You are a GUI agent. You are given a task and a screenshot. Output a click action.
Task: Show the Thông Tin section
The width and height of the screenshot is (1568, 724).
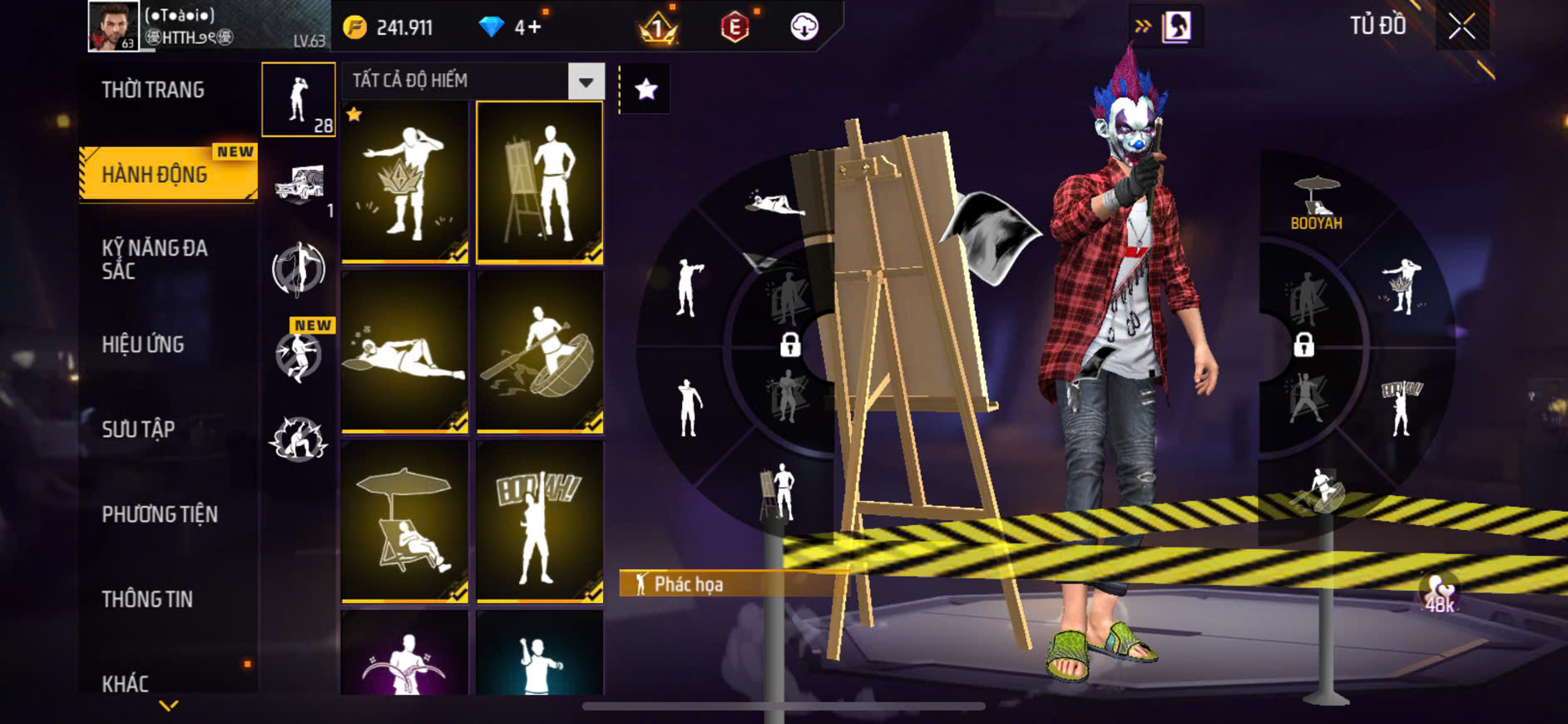click(147, 599)
